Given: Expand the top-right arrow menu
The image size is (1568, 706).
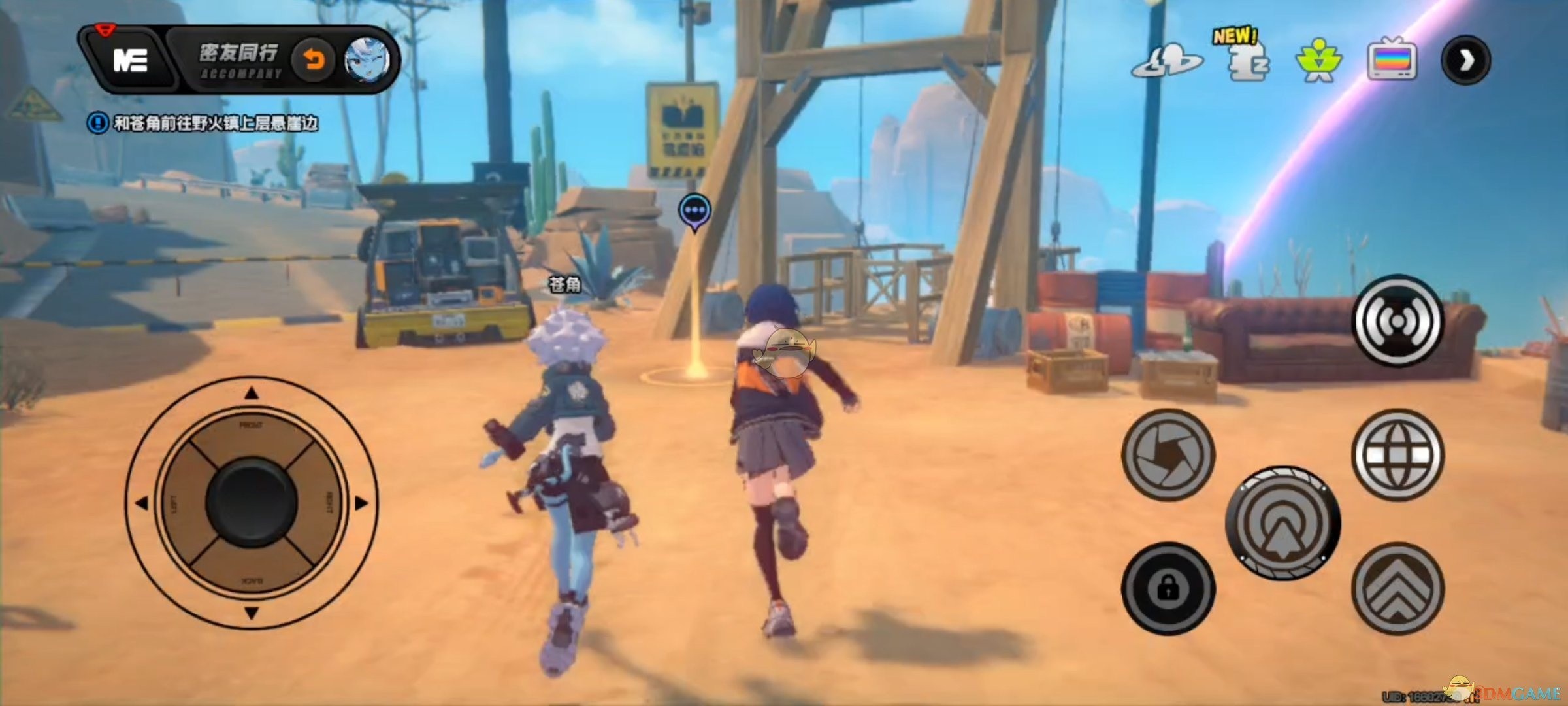Looking at the screenshot, I should [x=1465, y=61].
